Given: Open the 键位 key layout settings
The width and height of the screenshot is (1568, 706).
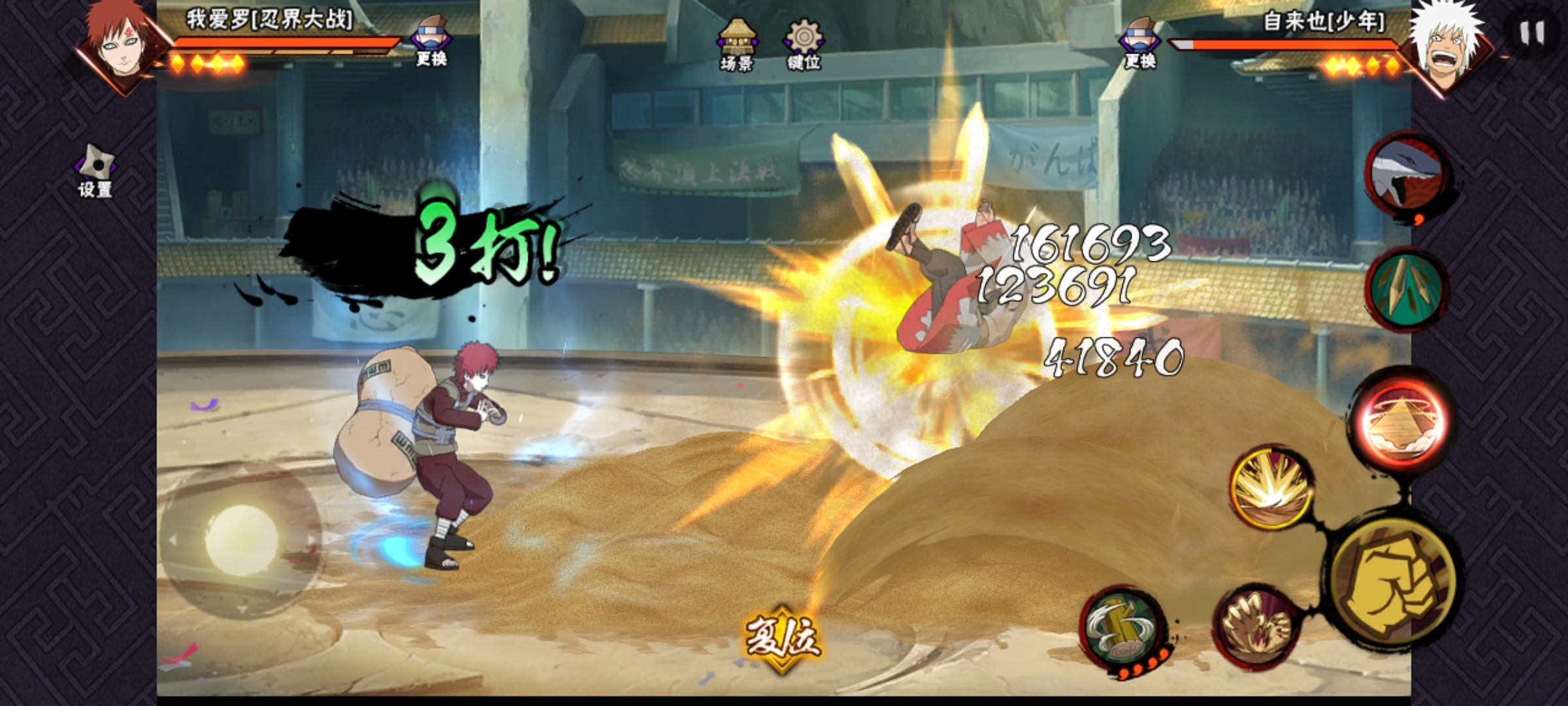Looking at the screenshot, I should [803, 44].
